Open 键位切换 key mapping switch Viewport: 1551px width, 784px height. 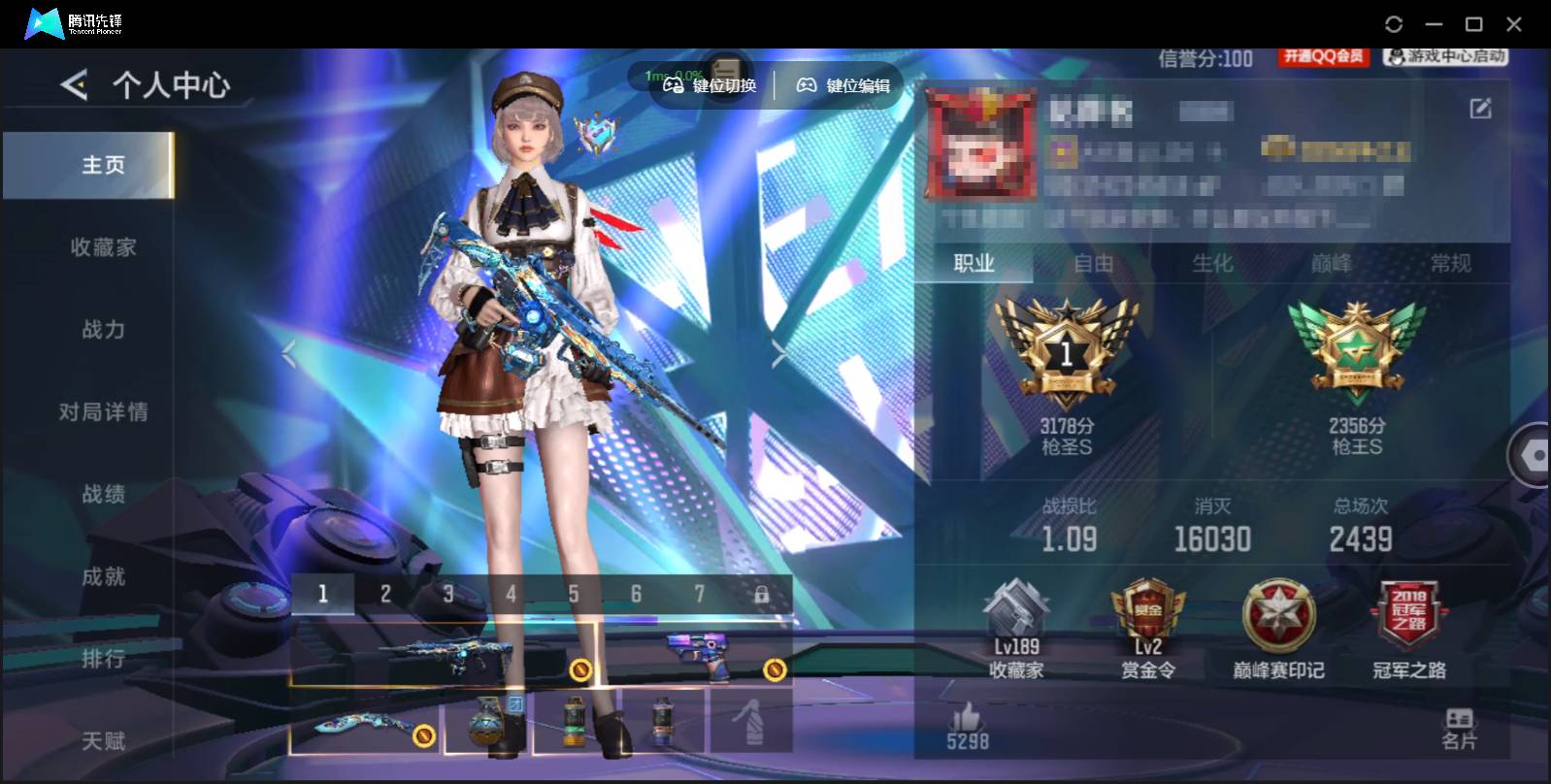(709, 85)
